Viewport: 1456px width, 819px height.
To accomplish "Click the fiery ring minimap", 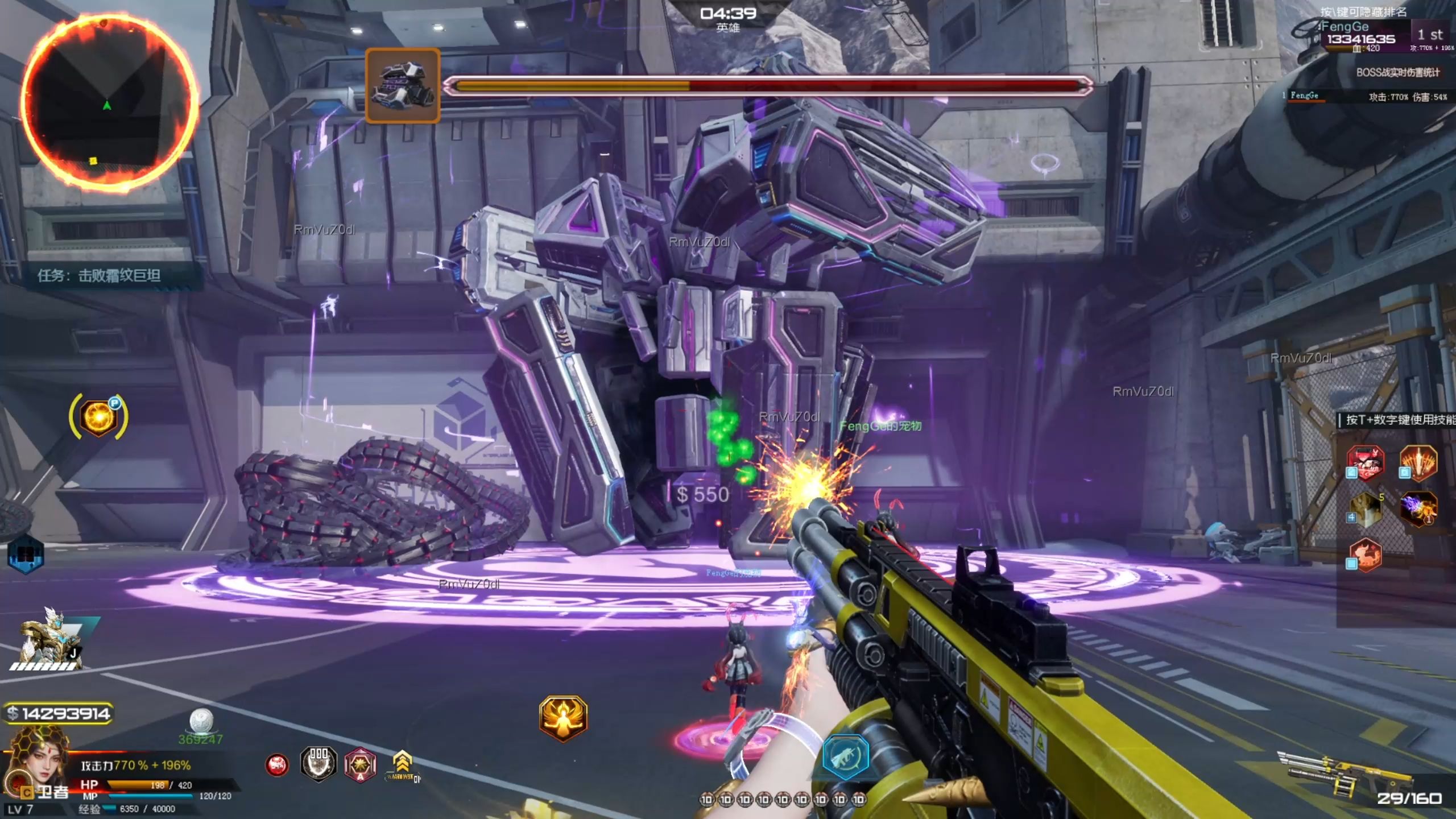I will (108, 101).
